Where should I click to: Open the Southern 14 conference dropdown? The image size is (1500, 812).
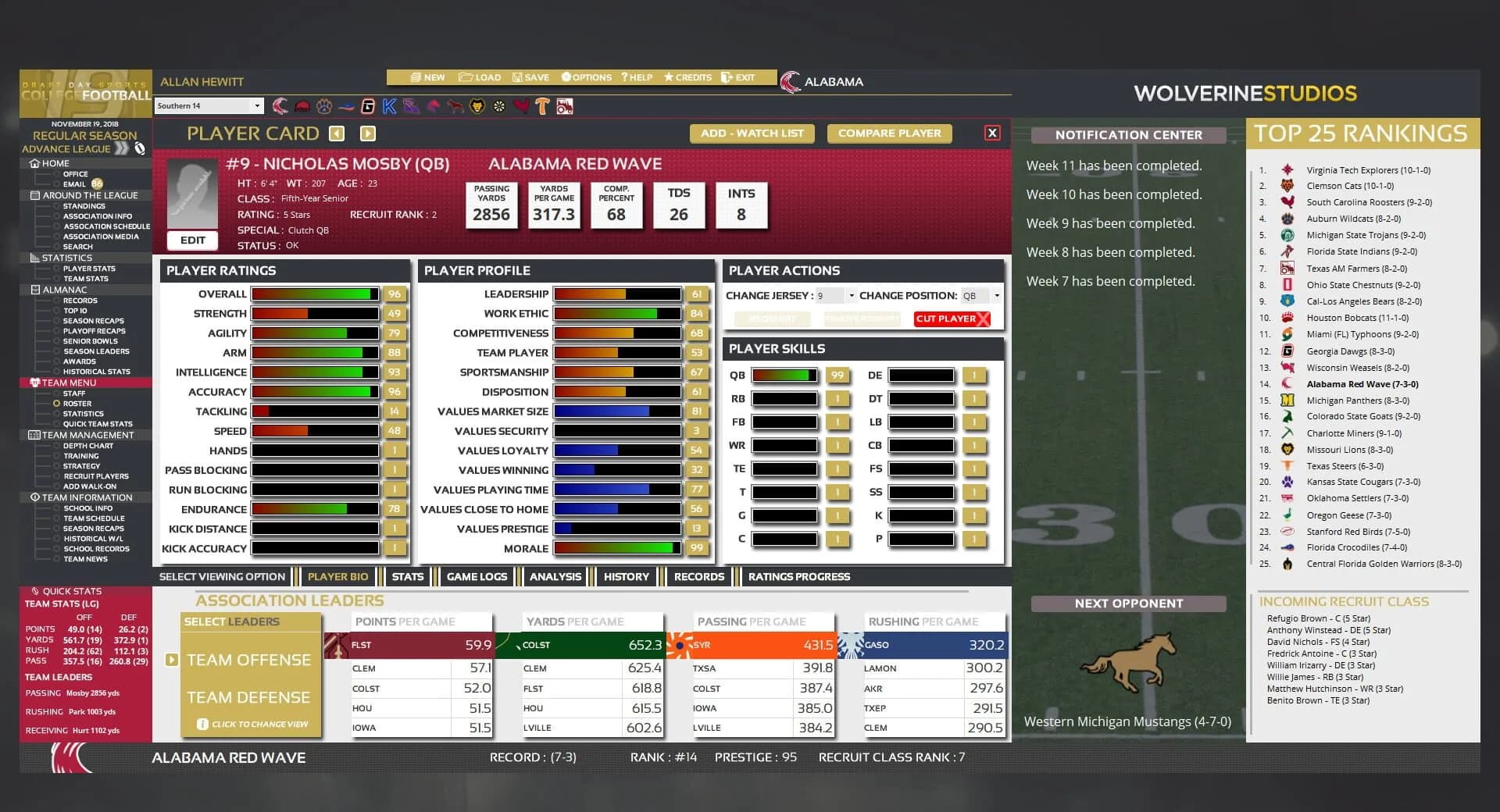click(209, 105)
